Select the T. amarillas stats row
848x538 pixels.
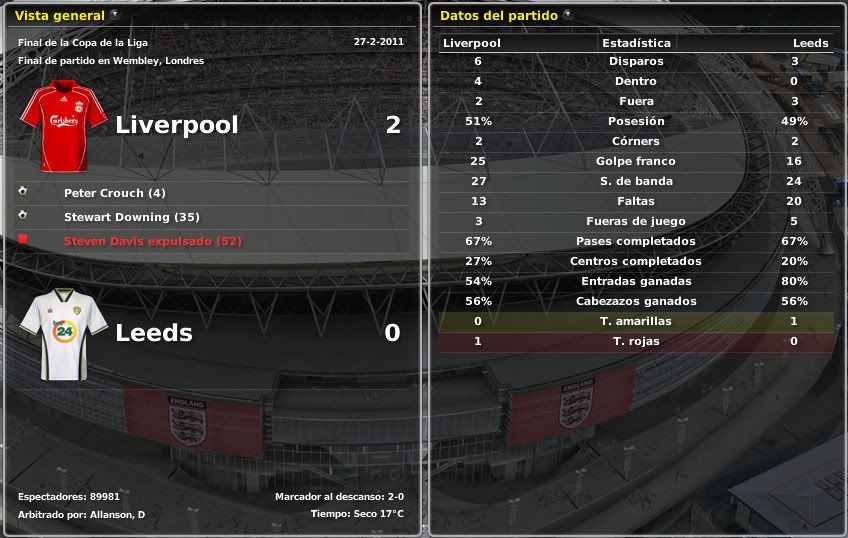(x=636, y=321)
